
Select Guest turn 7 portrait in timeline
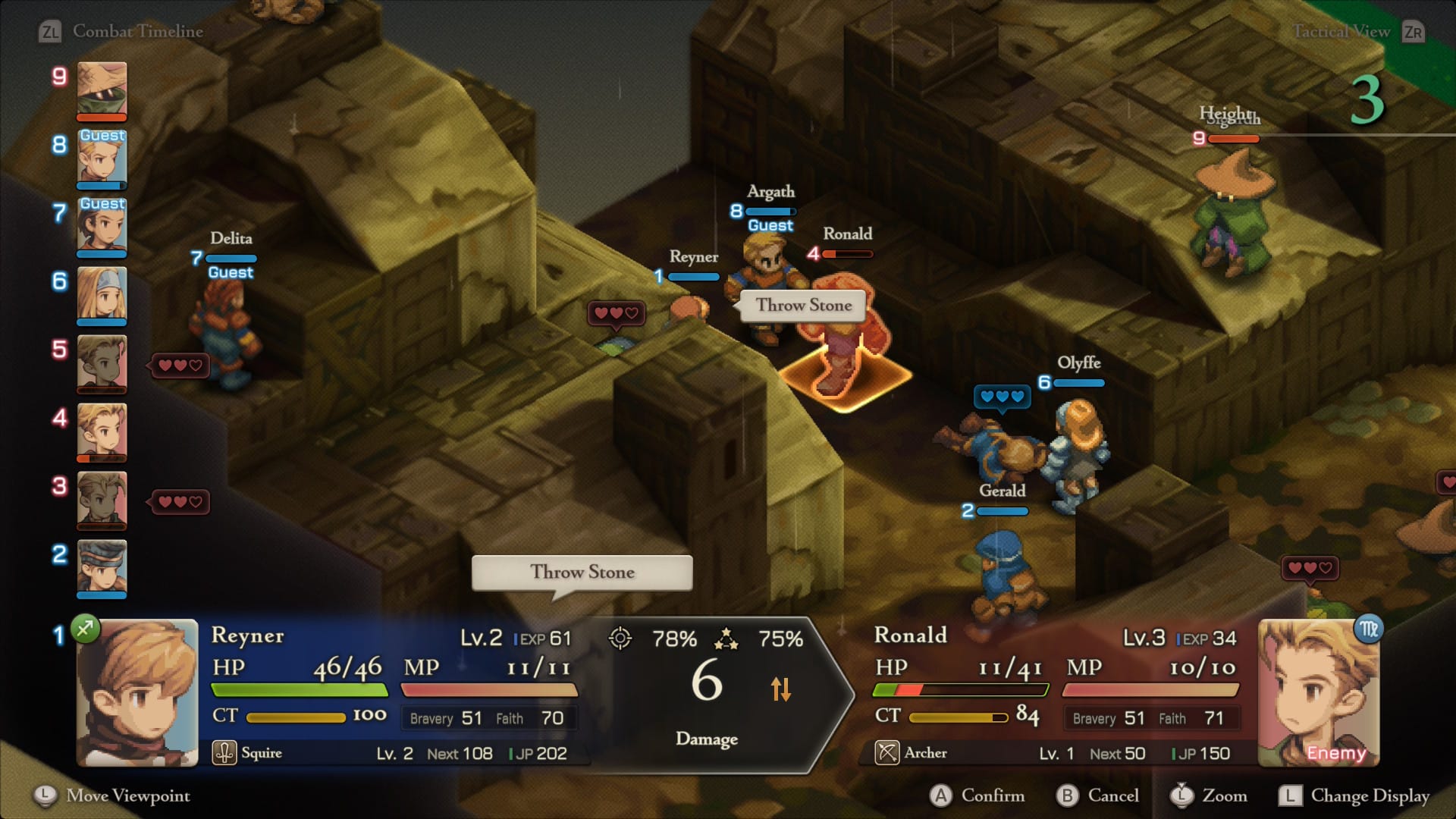coord(102,226)
